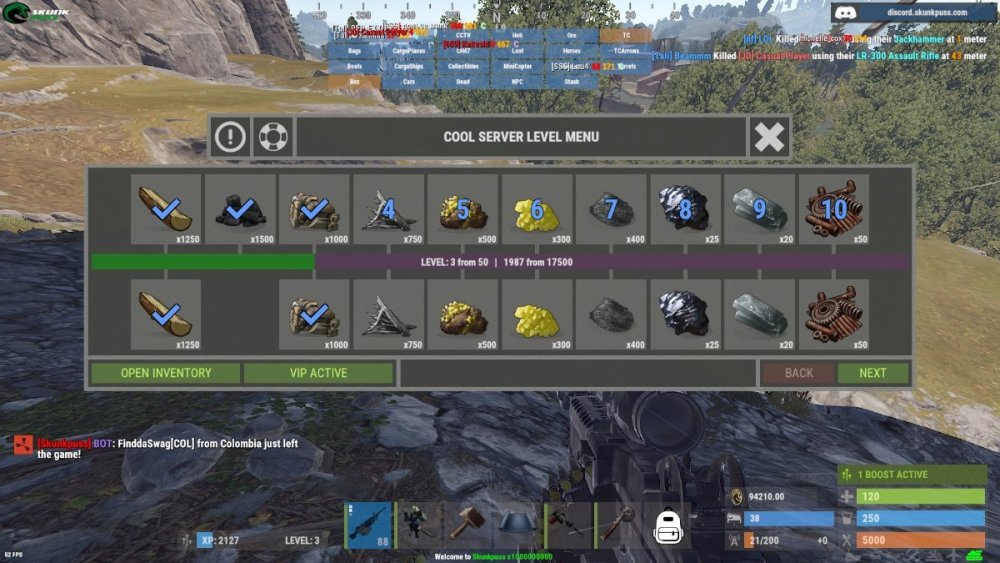Select the level 6 sulfur reward tile
This screenshot has width=1000, height=563.
[536, 210]
